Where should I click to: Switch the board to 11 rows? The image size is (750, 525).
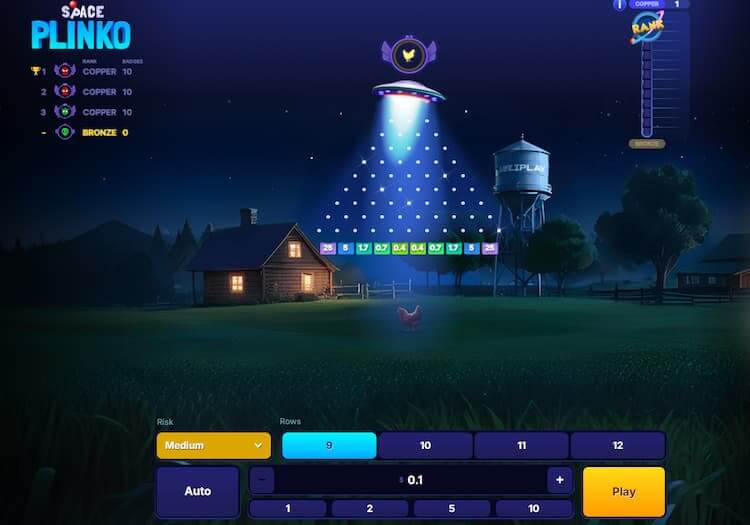(x=521, y=445)
